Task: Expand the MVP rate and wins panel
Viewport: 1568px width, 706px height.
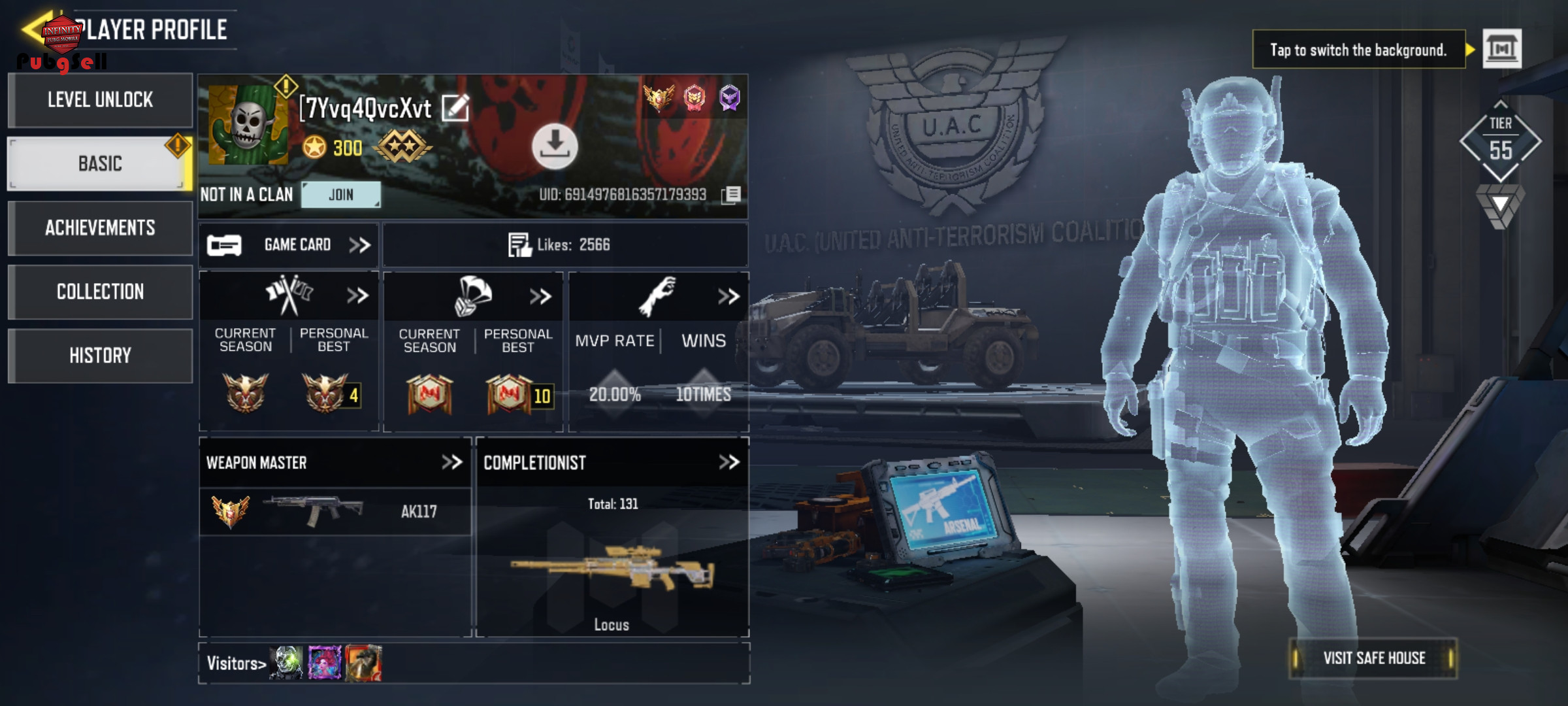Action: pos(728,297)
